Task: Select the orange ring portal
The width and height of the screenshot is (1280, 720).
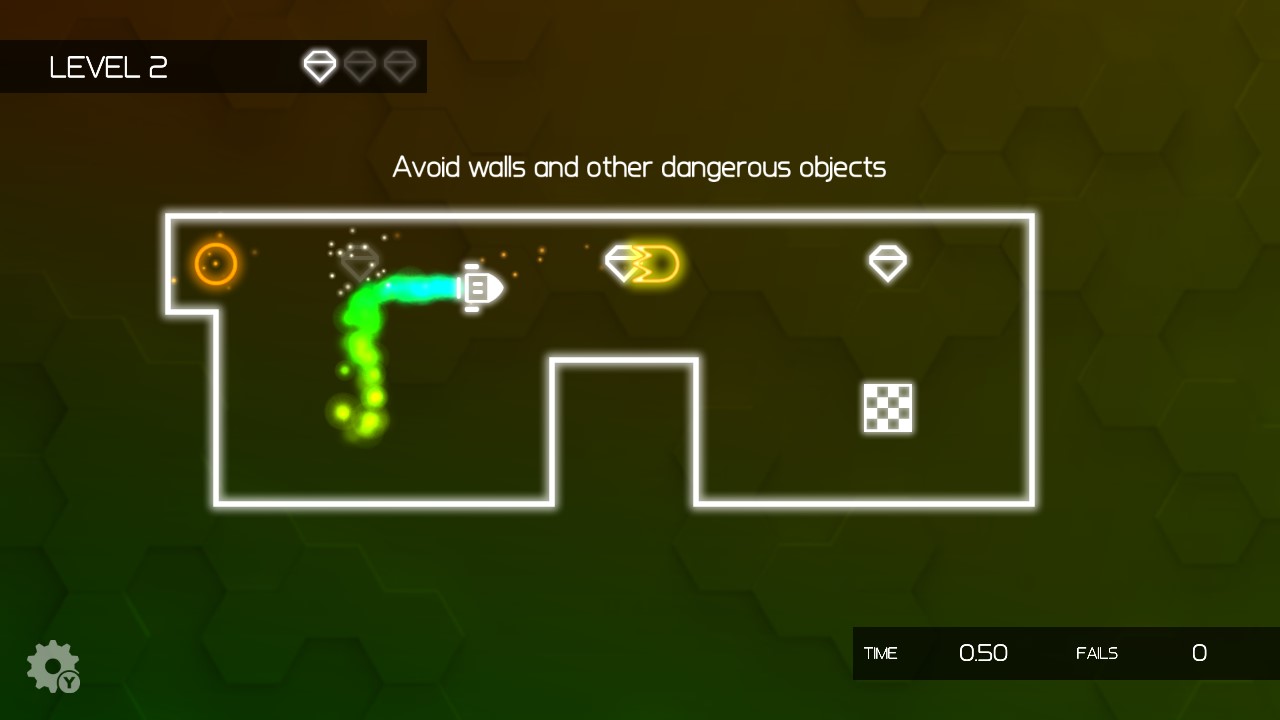Action: click(216, 263)
